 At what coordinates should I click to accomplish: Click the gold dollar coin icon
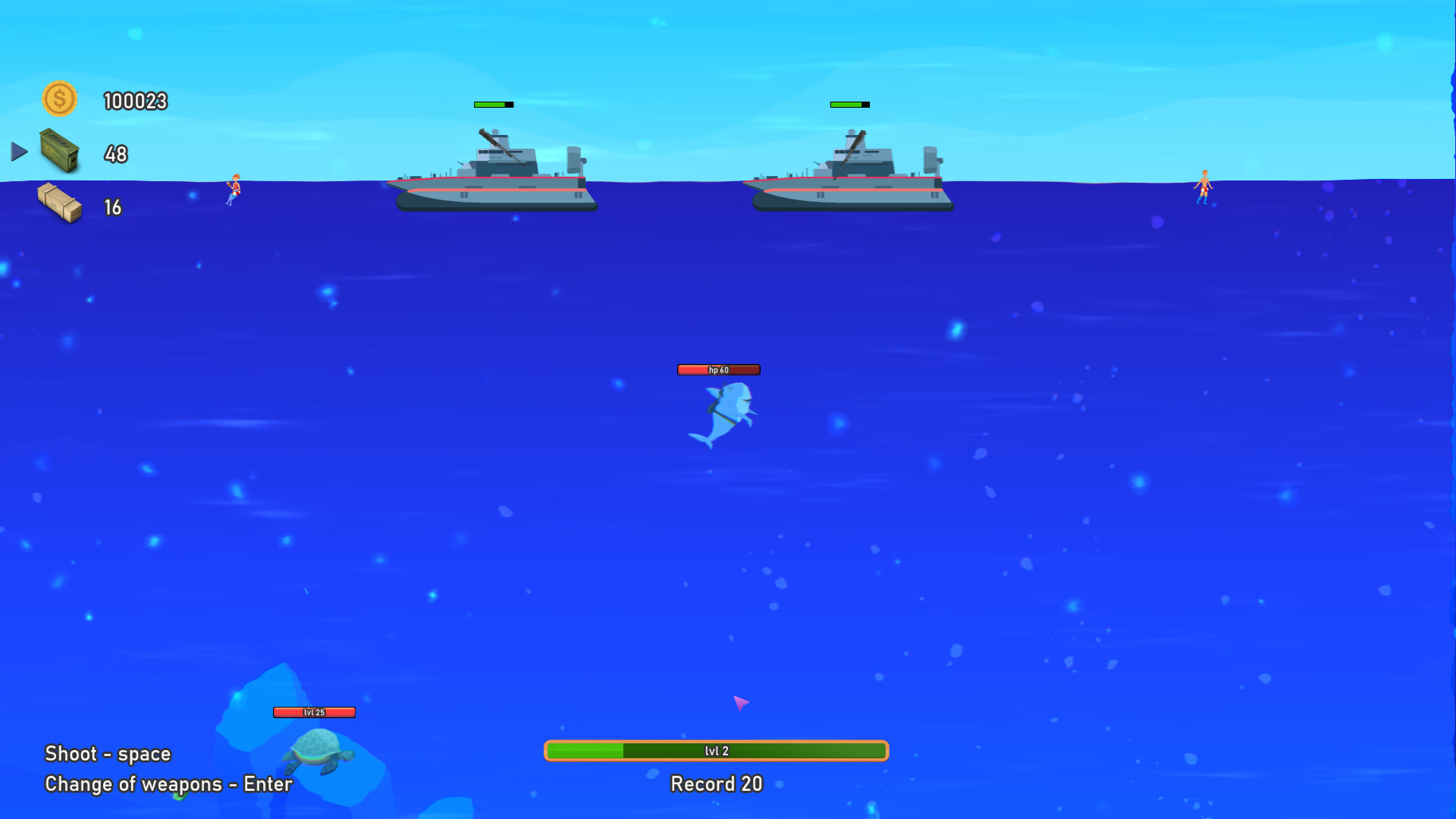61,99
